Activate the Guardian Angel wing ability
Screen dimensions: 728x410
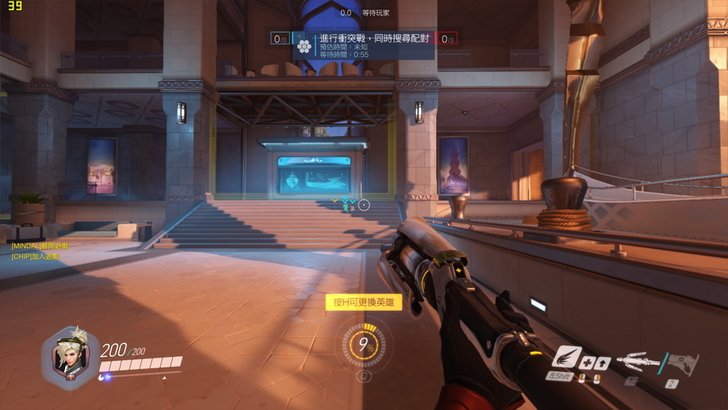(567, 358)
